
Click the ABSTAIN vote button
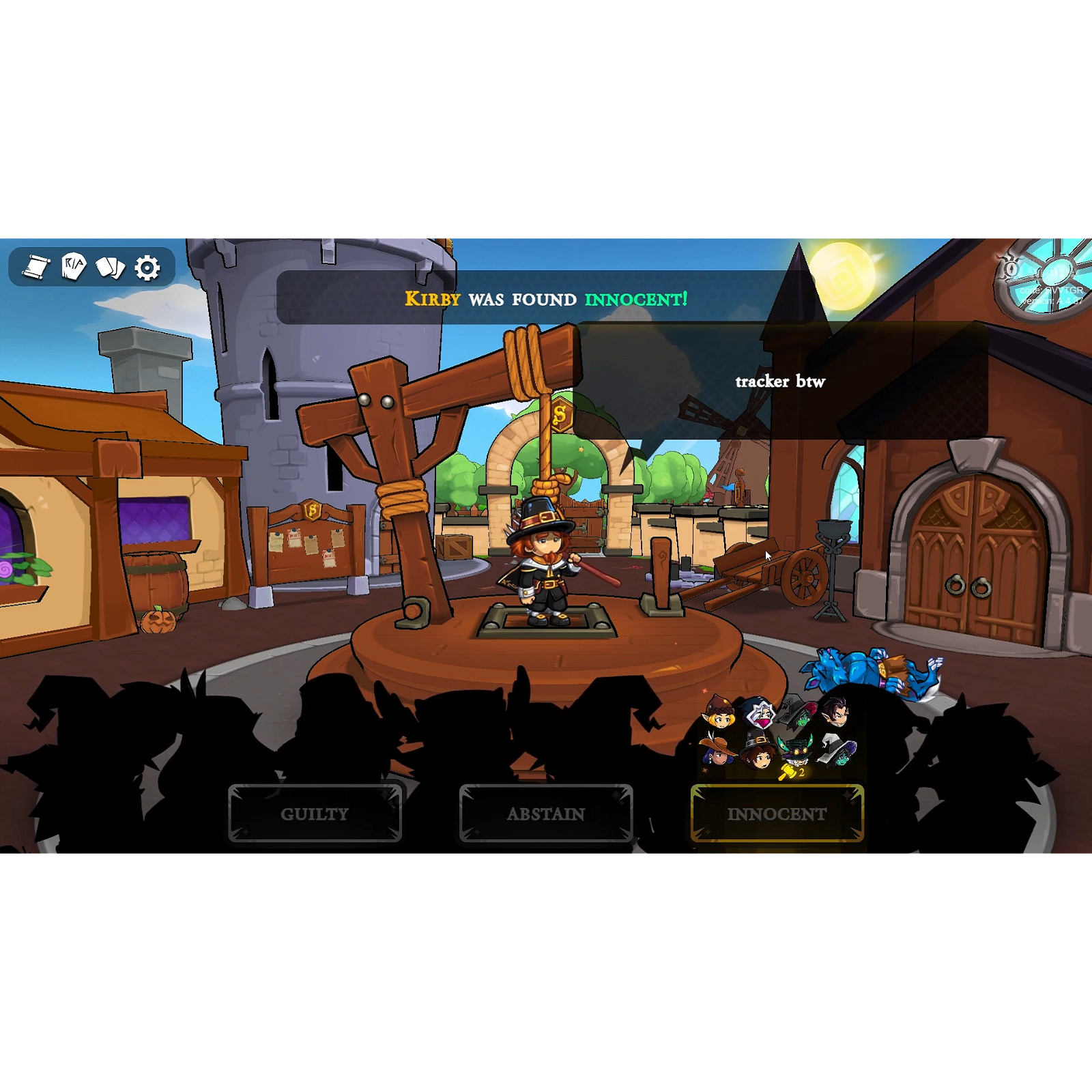coord(546,814)
